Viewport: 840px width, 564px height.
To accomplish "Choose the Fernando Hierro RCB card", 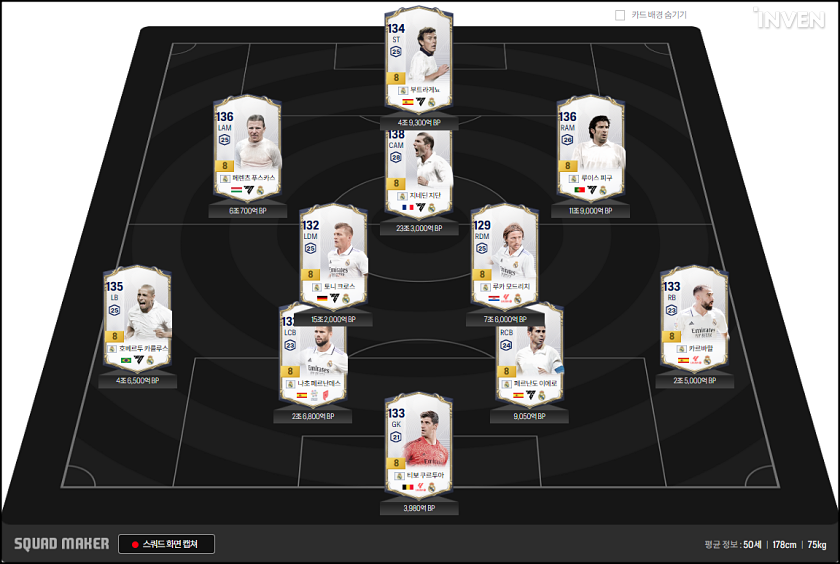I will click(530, 355).
